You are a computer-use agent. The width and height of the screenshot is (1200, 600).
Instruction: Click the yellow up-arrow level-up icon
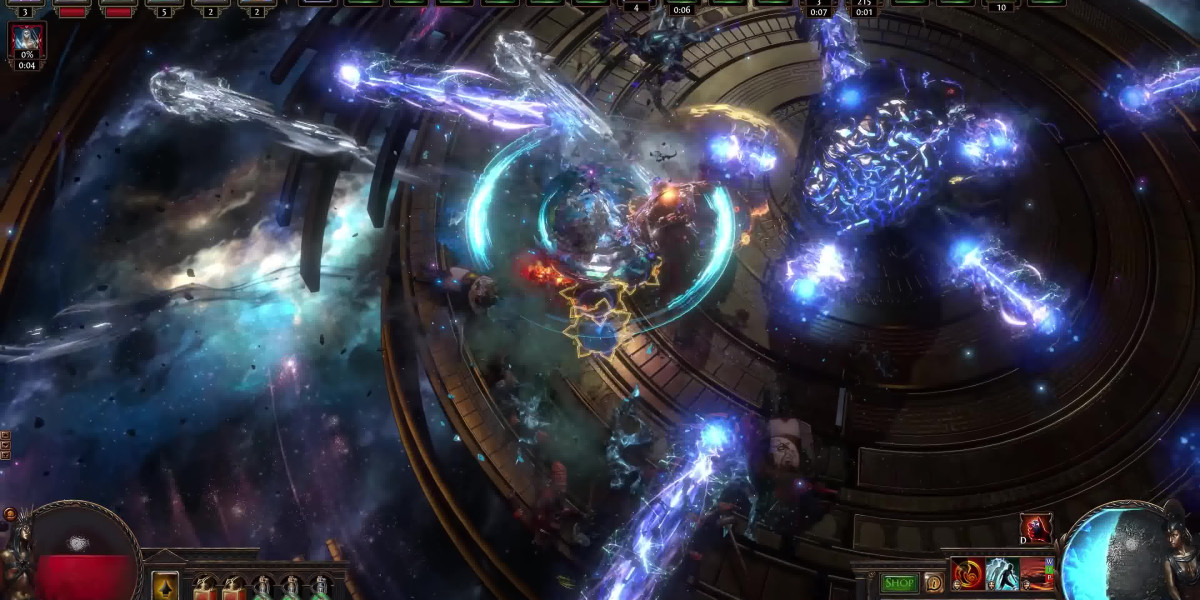tap(165, 586)
